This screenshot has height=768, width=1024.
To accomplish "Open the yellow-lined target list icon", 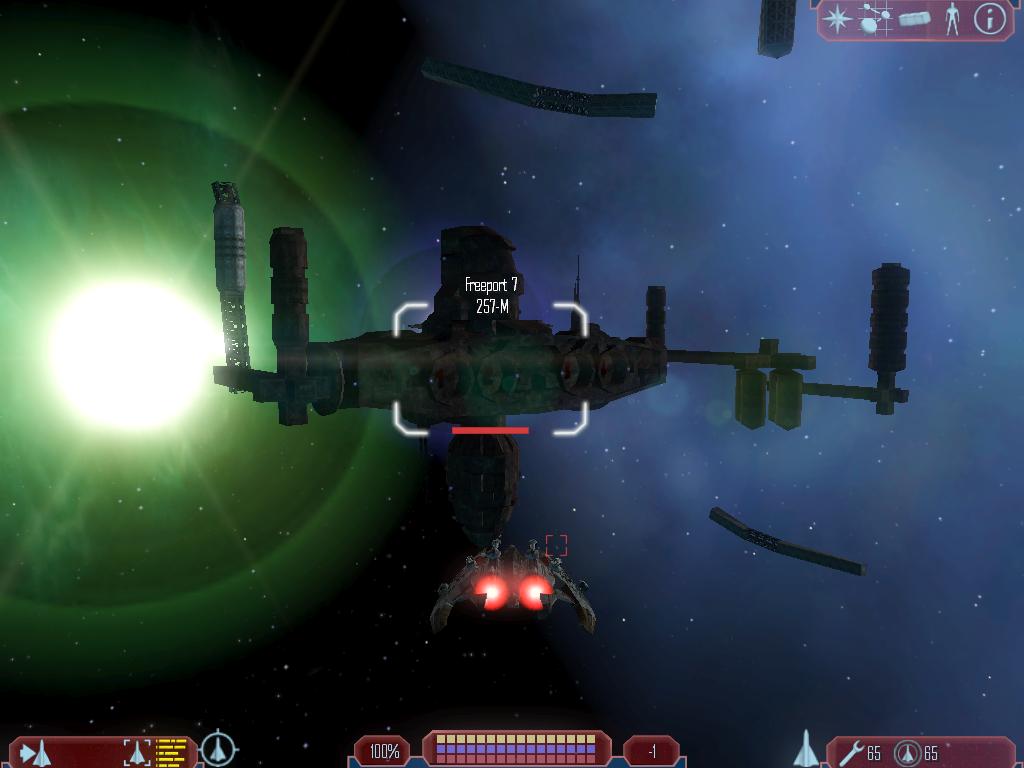I will click(172, 752).
